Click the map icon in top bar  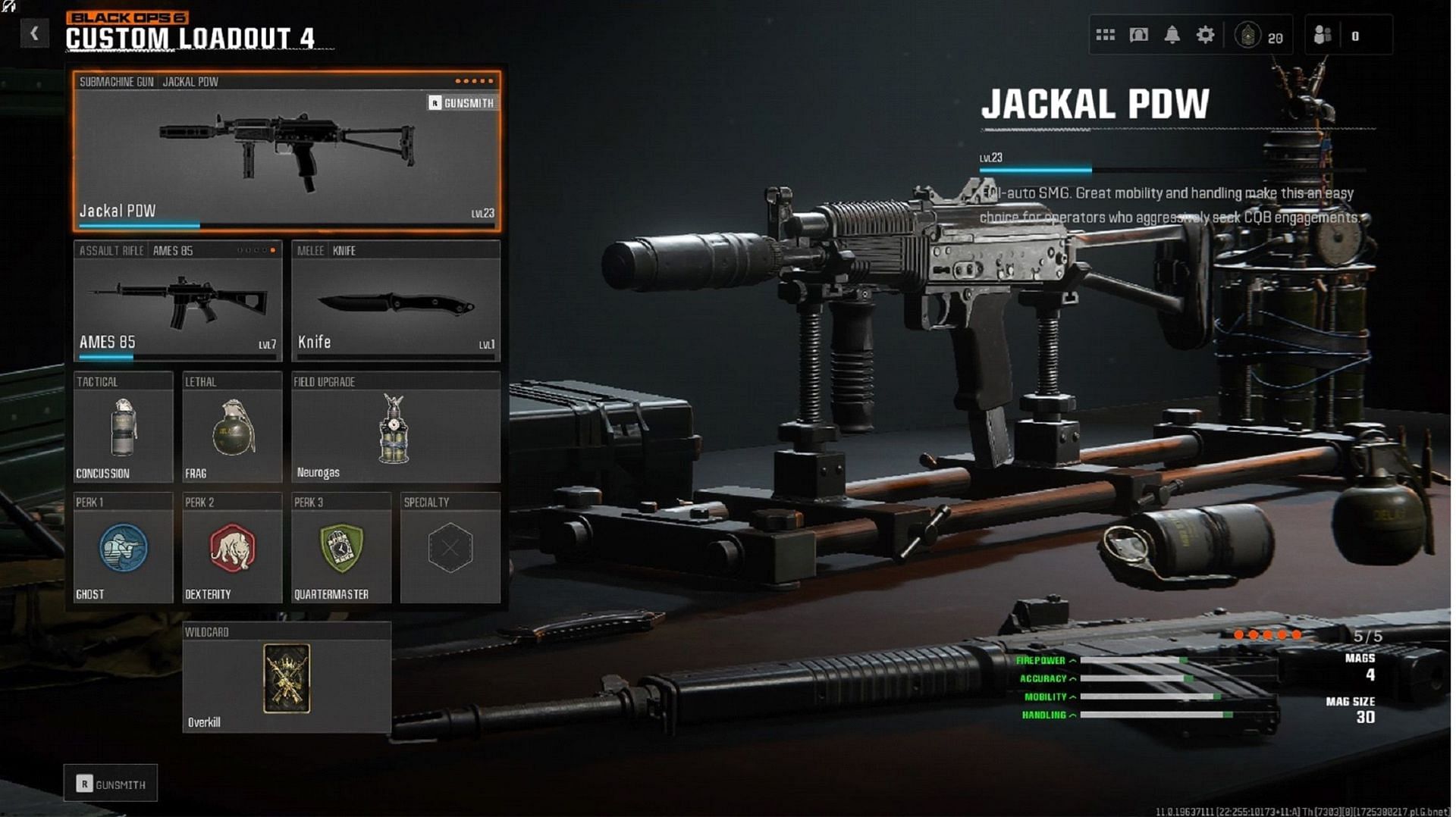tap(1139, 35)
